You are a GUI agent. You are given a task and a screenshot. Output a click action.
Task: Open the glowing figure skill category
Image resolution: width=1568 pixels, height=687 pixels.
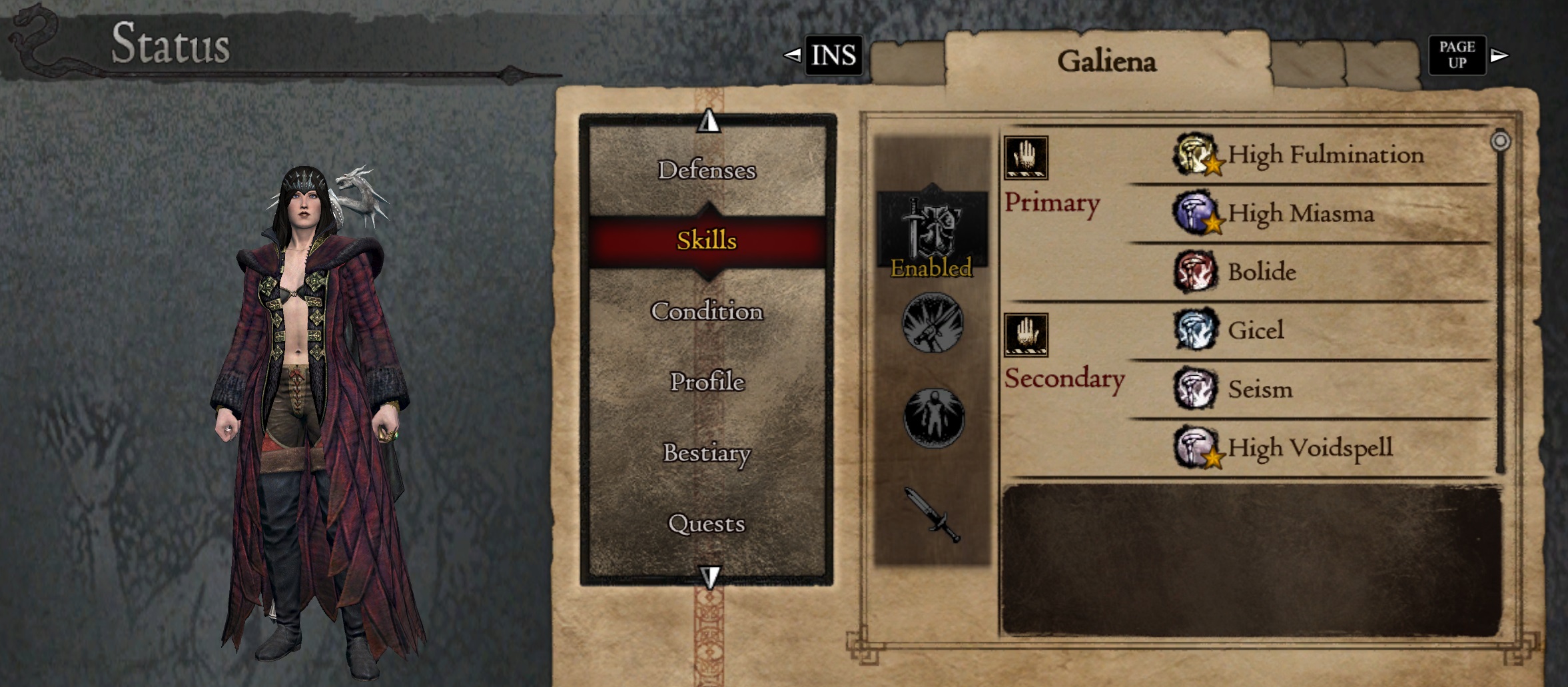pyautogui.click(x=933, y=417)
